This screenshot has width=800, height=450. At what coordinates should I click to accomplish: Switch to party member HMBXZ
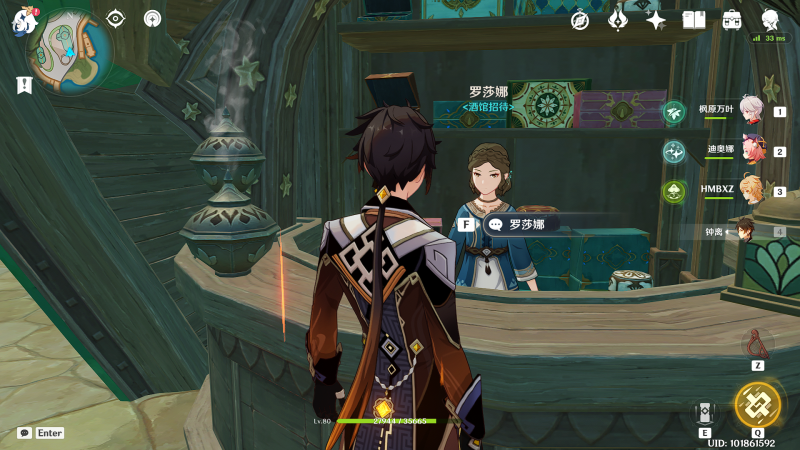click(x=750, y=190)
